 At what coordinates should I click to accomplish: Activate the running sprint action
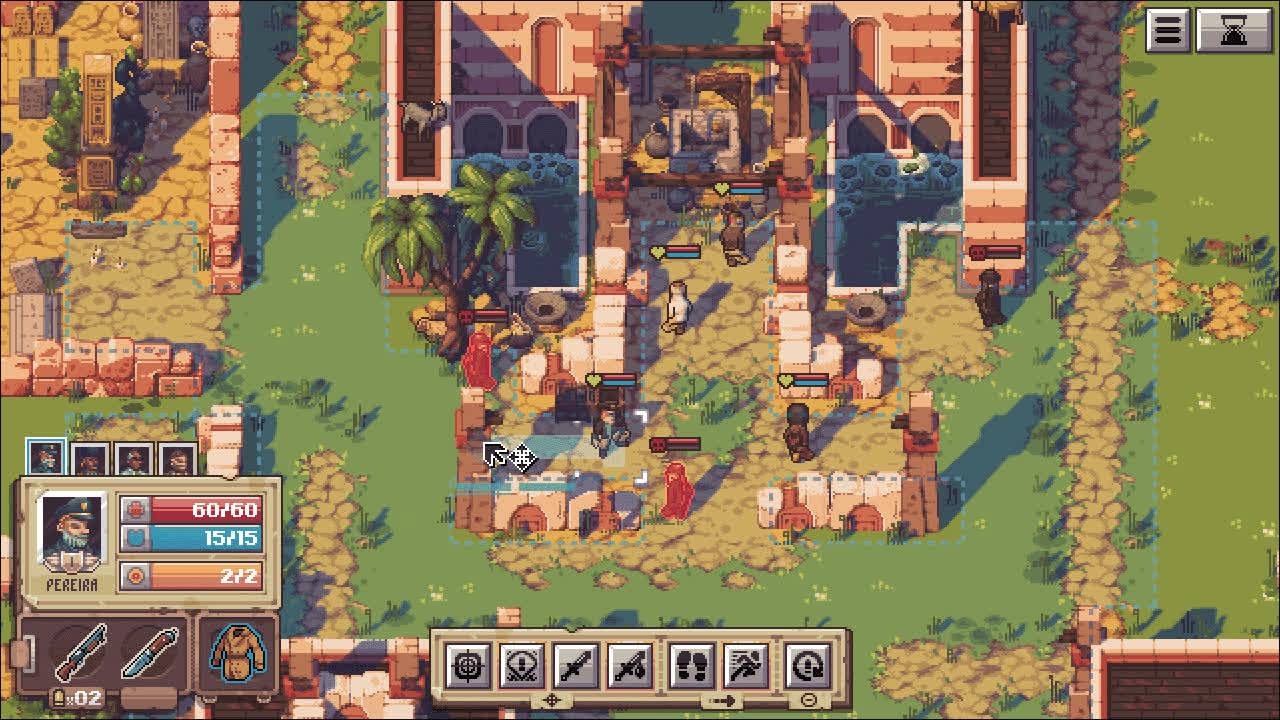(x=746, y=665)
